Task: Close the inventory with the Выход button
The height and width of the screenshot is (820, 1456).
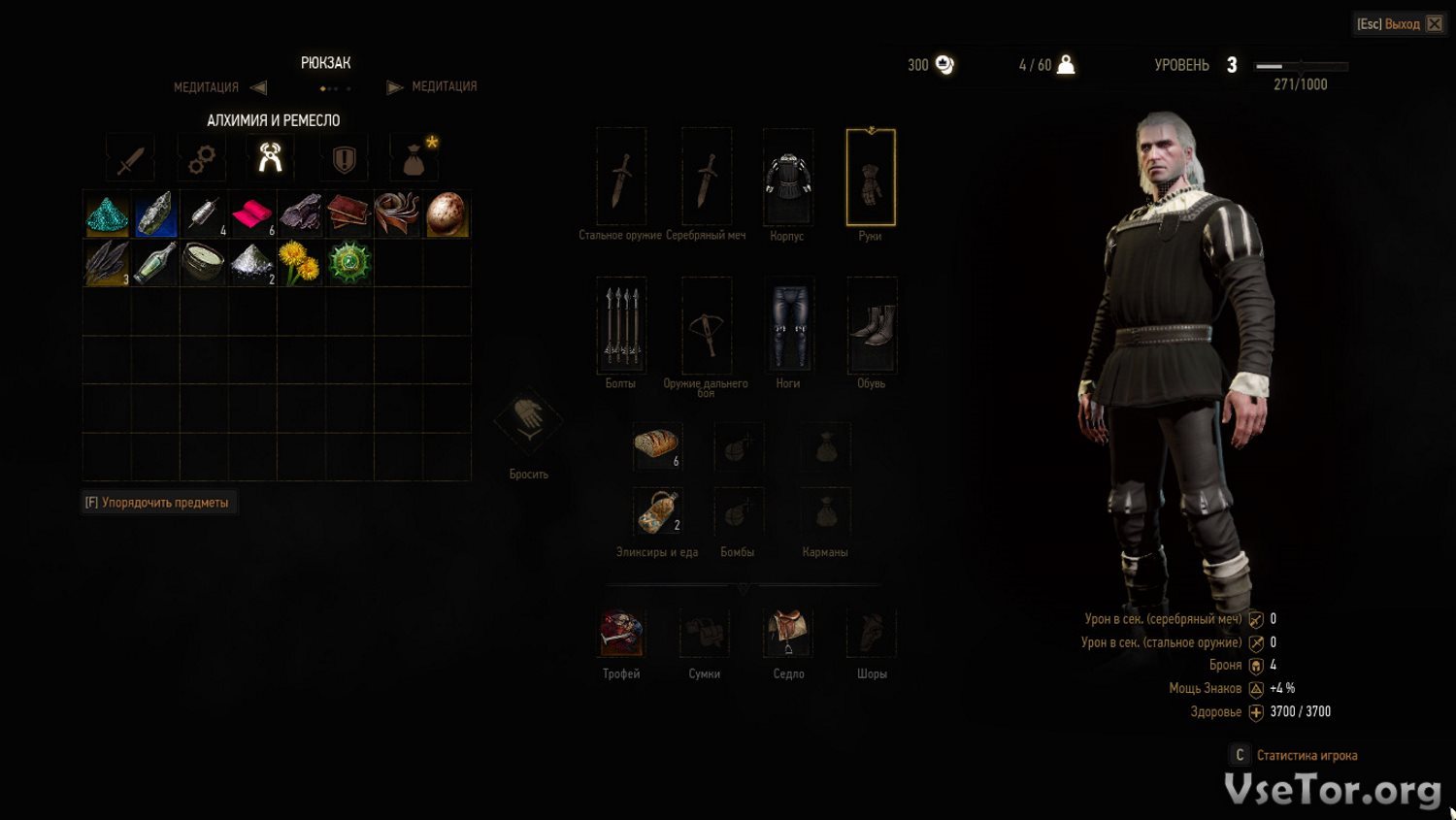Action: [x=1399, y=24]
